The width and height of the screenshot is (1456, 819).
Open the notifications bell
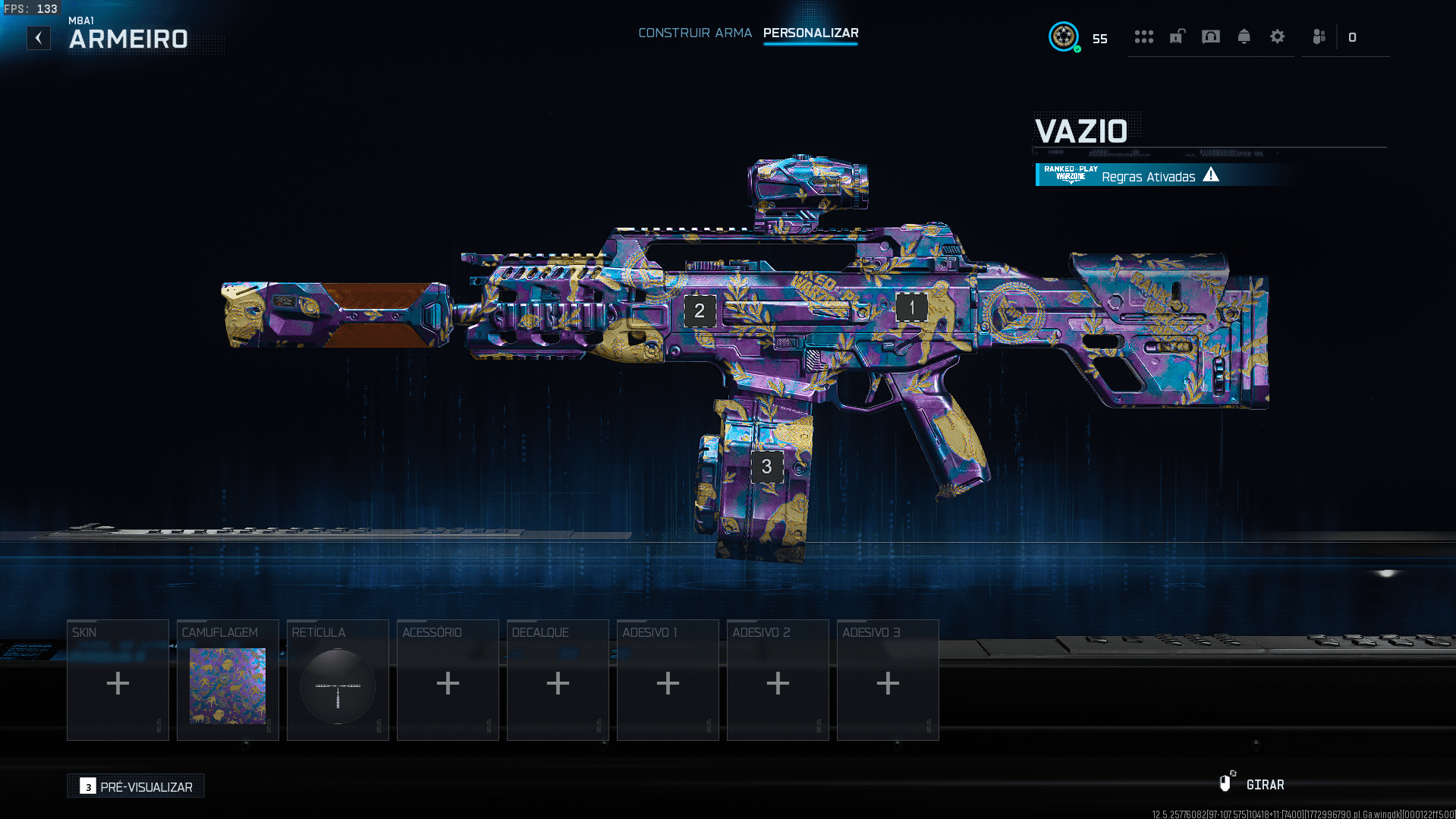pyautogui.click(x=1244, y=37)
